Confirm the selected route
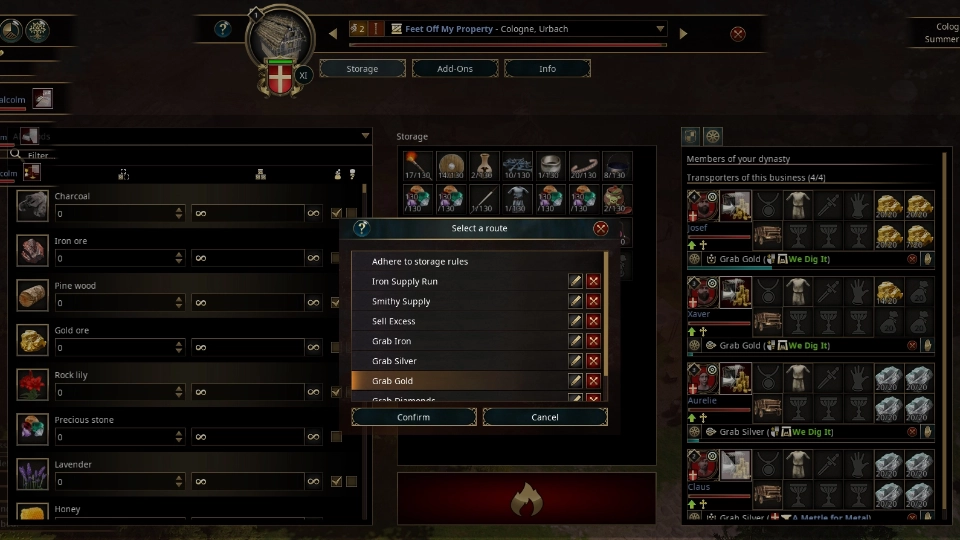960x540 pixels. click(413, 417)
